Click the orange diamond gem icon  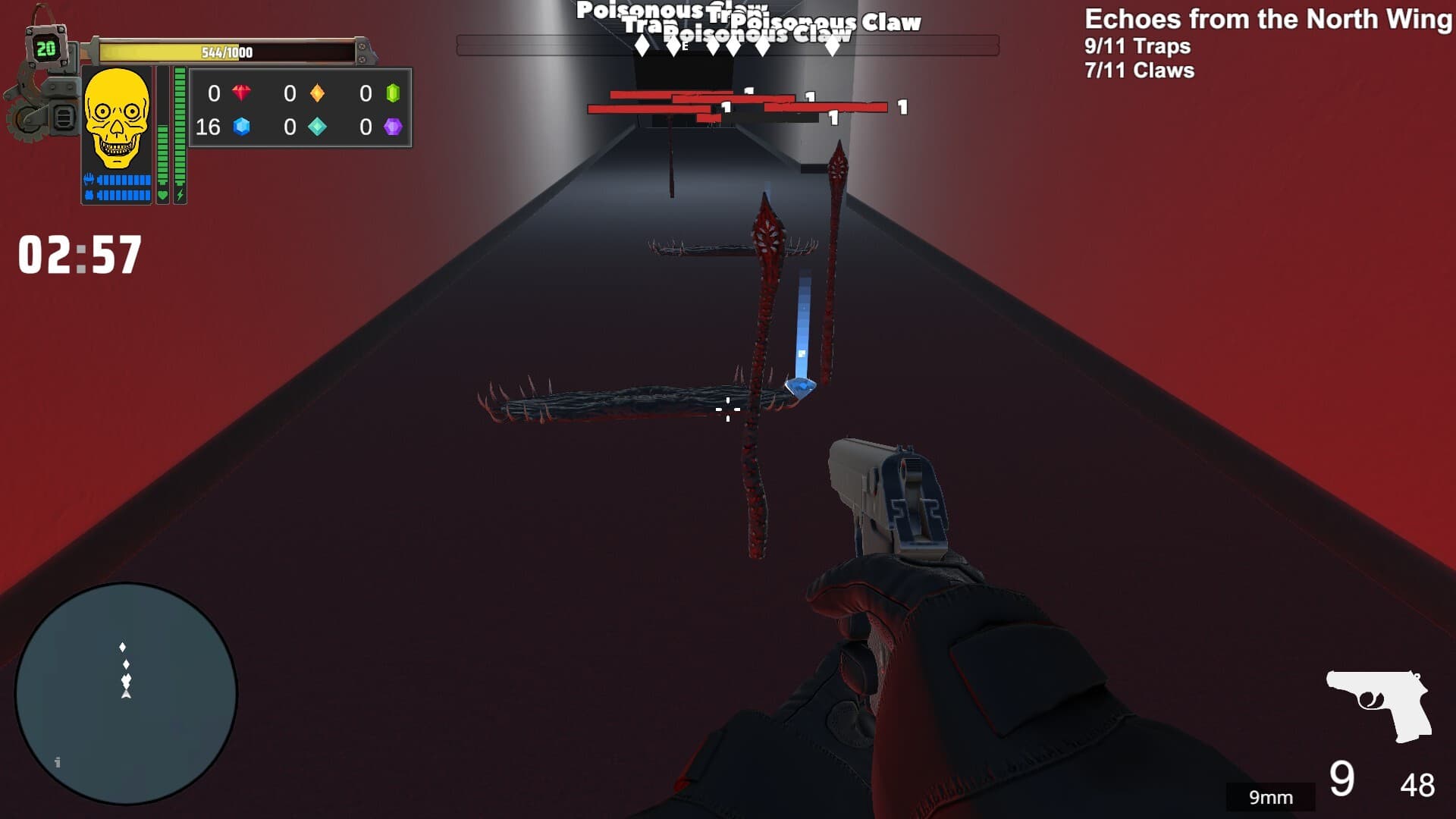point(317,93)
